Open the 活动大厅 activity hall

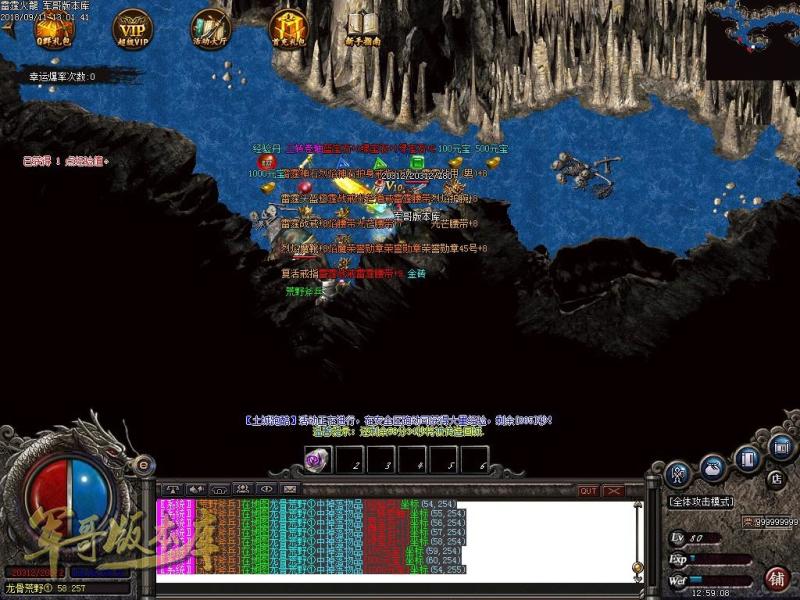click(211, 27)
